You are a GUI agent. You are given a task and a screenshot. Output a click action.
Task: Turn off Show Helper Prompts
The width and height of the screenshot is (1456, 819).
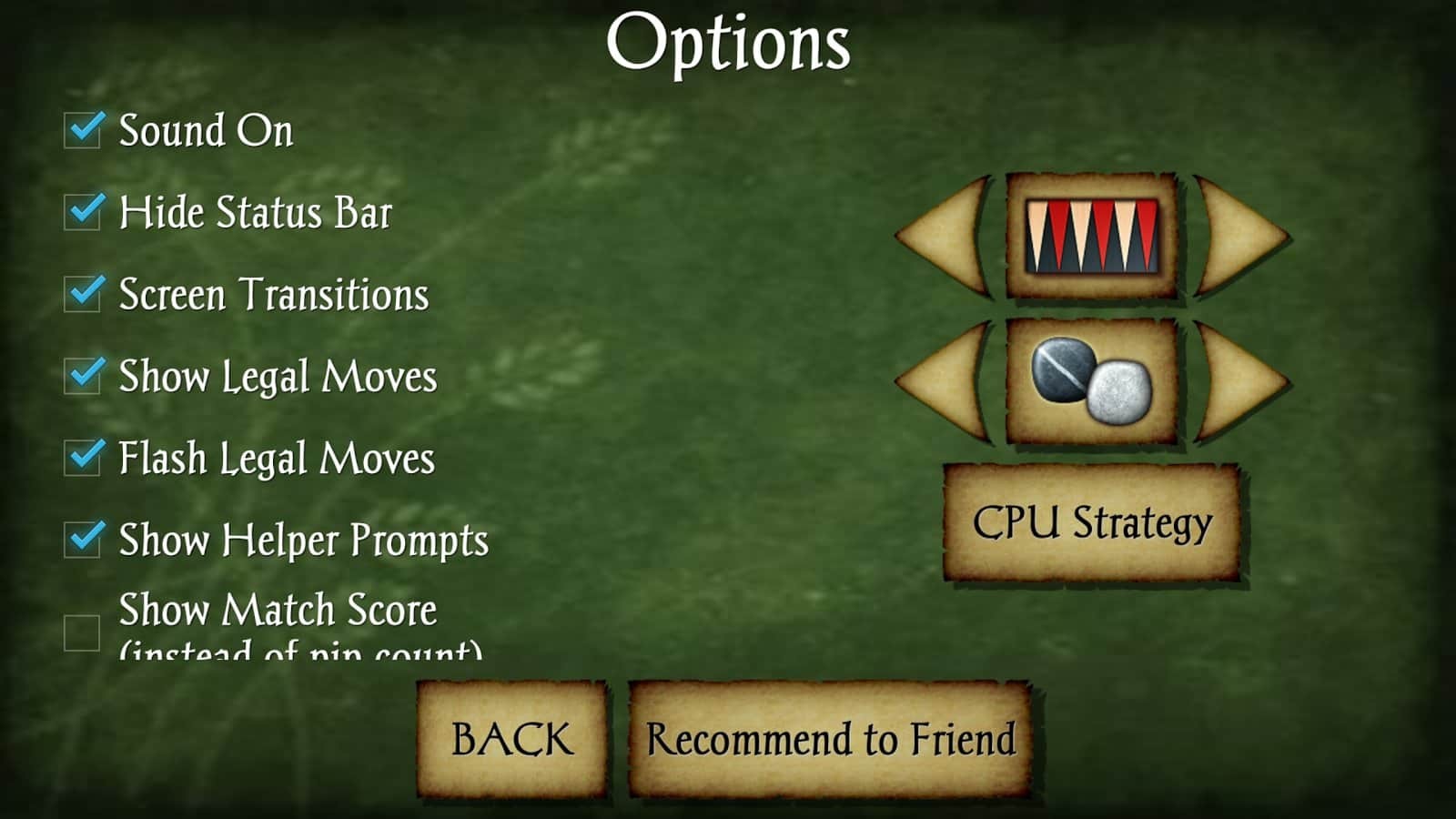(x=82, y=539)
